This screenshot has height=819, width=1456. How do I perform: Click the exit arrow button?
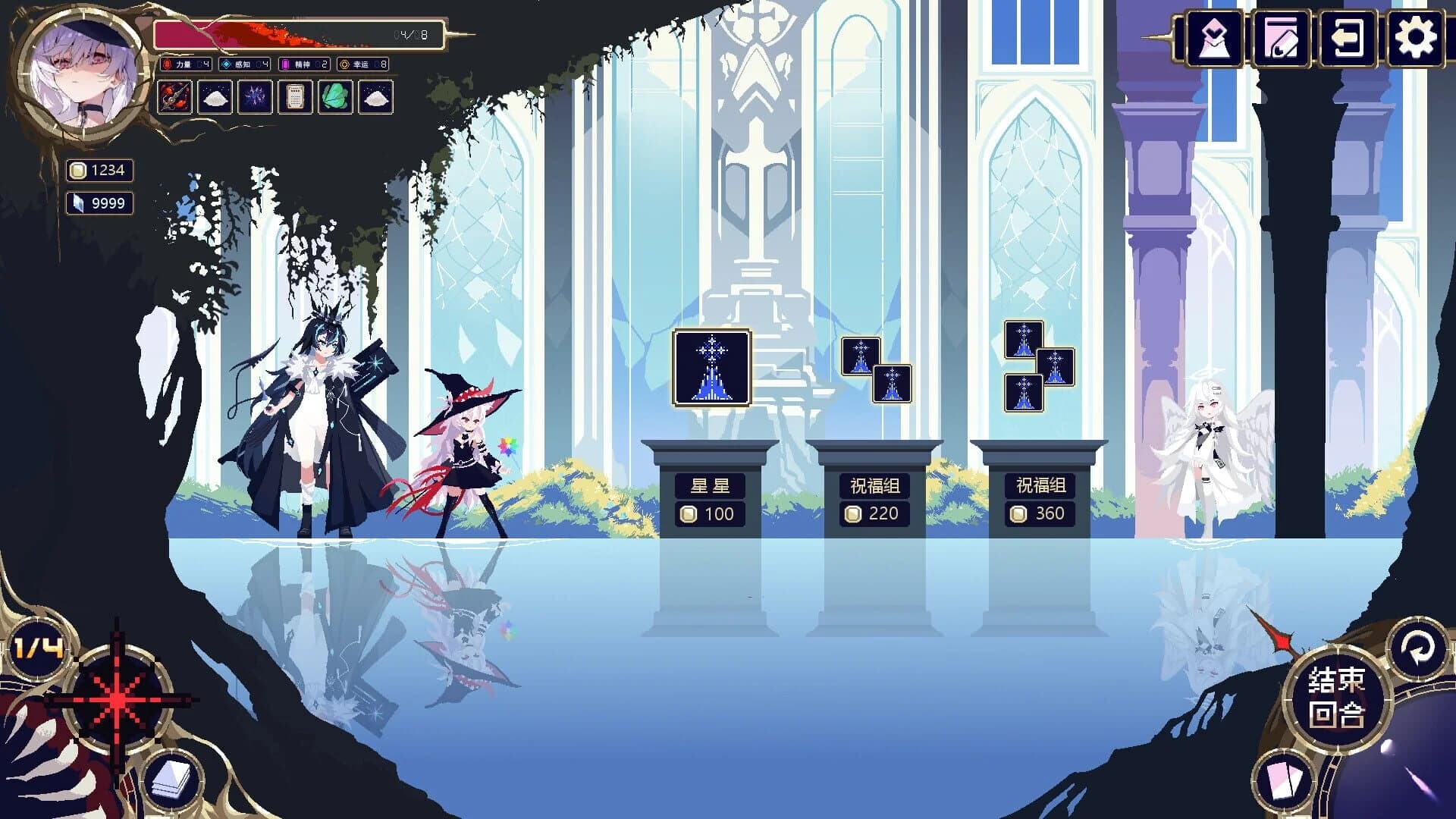1348,39
